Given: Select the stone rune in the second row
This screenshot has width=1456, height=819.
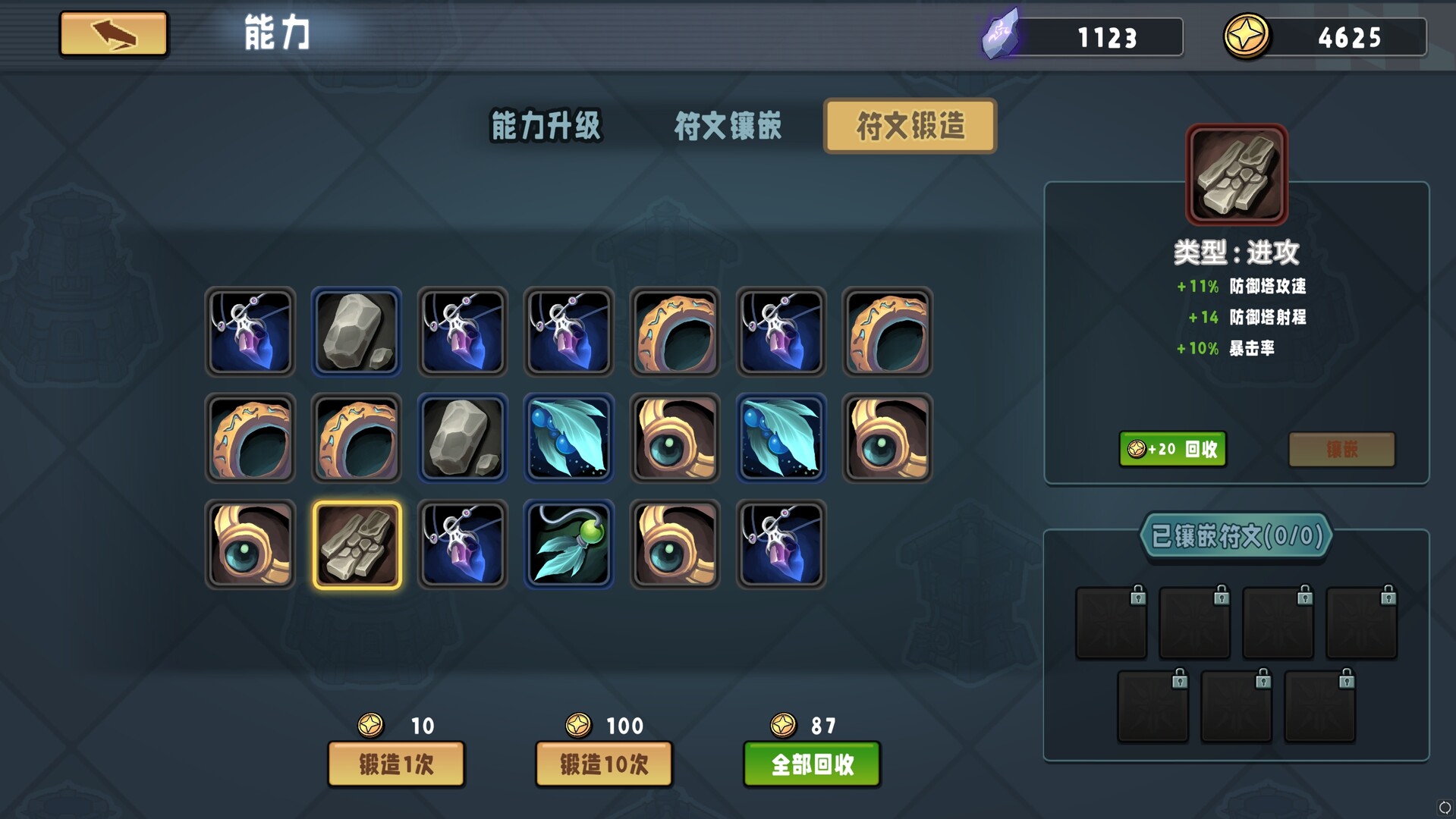Looking at the screenshot, I should pyautogui.click(x=462, y=438).
